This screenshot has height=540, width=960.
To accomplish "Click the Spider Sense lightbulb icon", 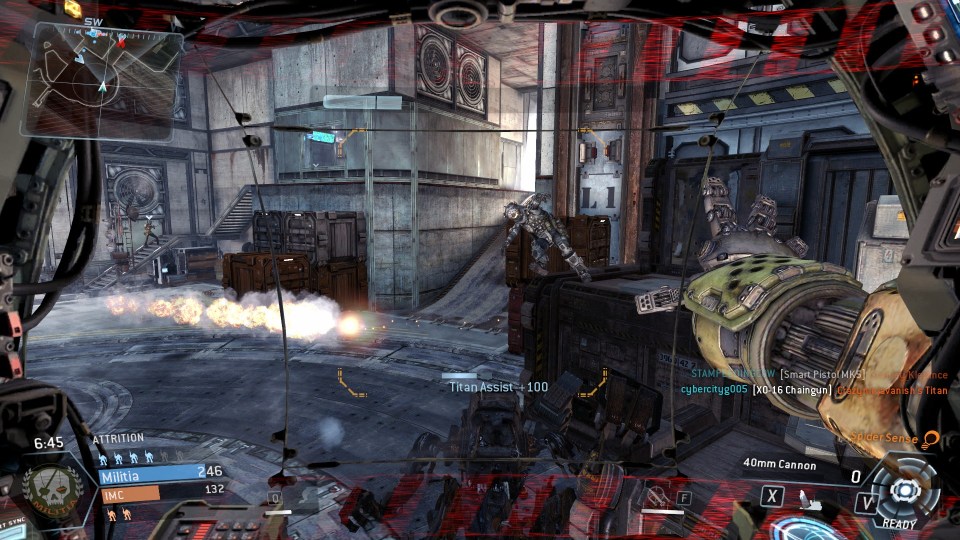I will pos(932,439).
